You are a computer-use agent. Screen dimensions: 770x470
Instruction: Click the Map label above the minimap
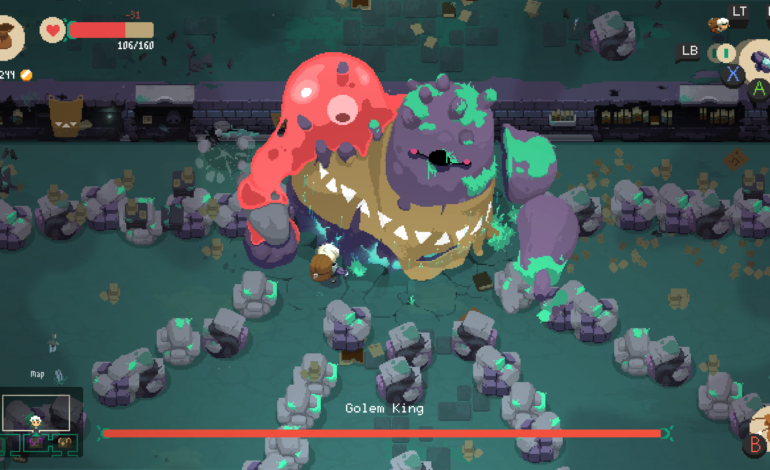pos(38,375)
